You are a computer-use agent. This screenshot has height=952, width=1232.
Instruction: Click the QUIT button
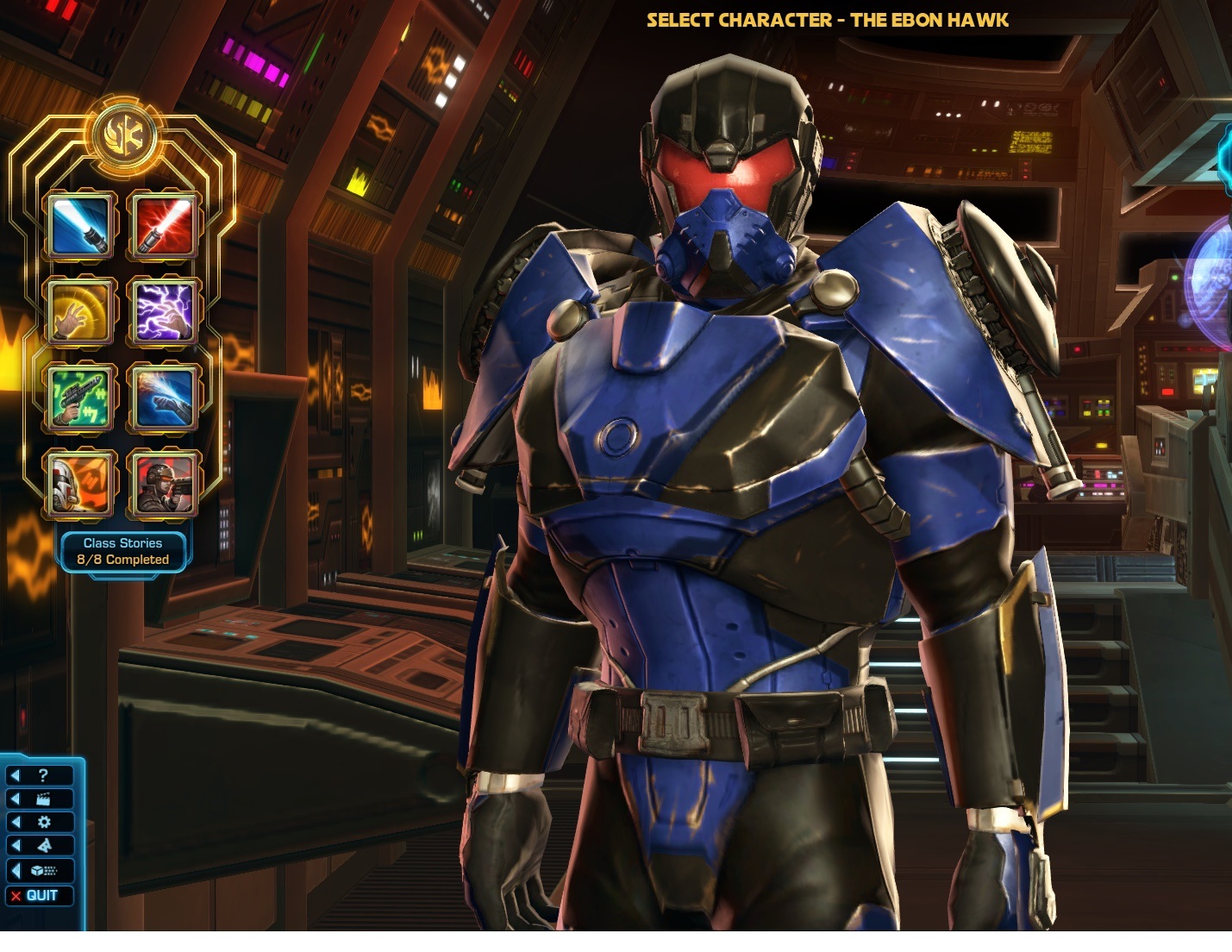39,896
